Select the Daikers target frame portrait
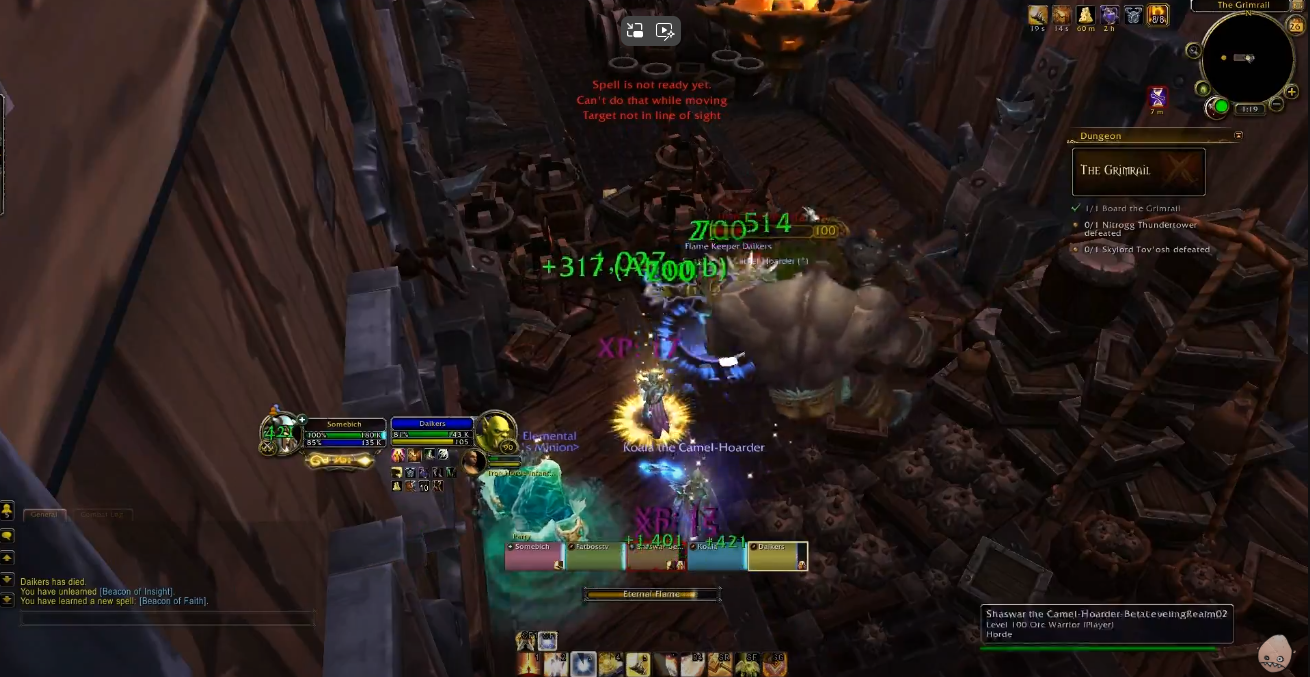The height and width of the screenshot is (677, 1310). [495, 433]
